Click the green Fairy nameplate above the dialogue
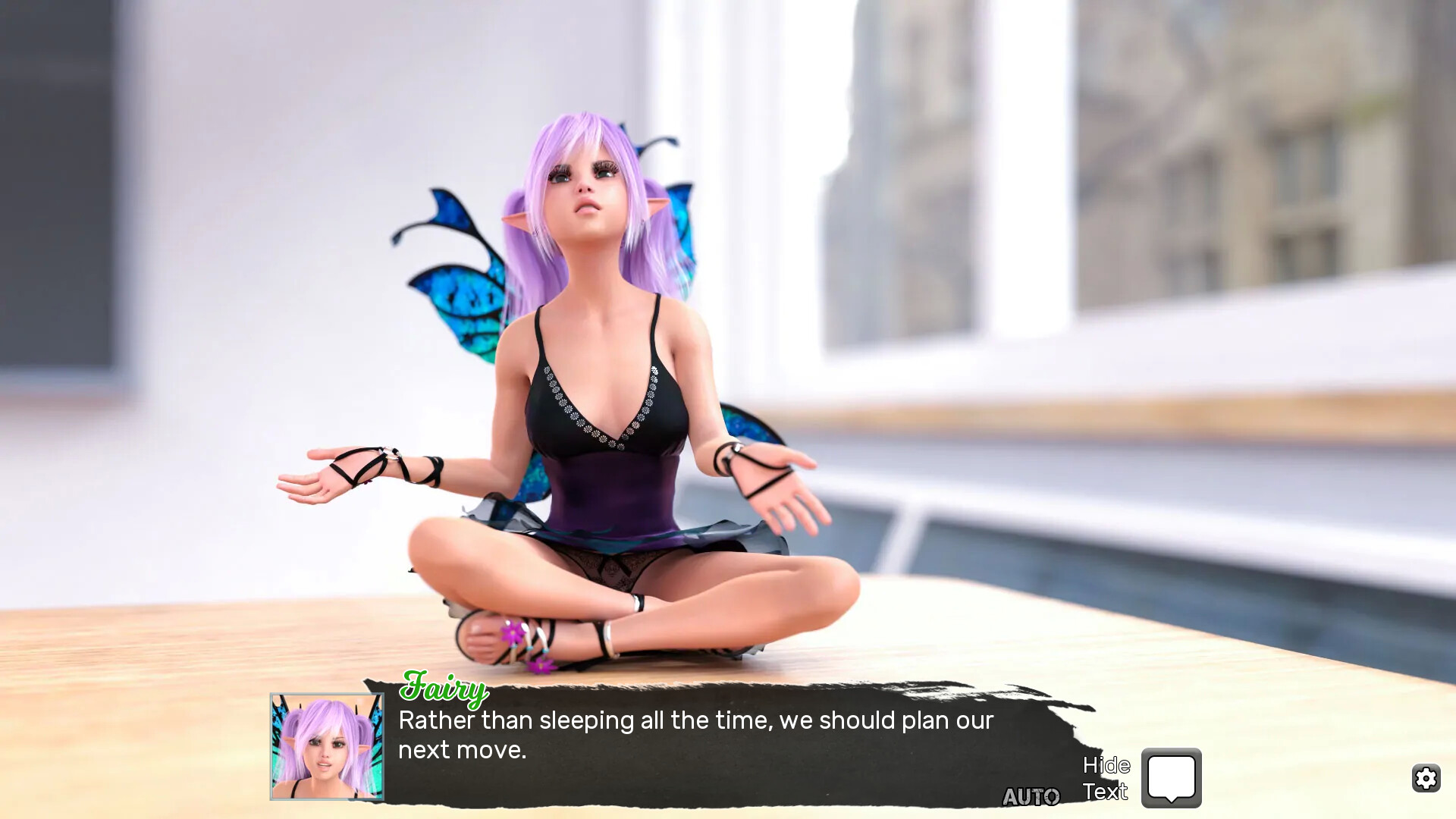 [x=444, y=689]
